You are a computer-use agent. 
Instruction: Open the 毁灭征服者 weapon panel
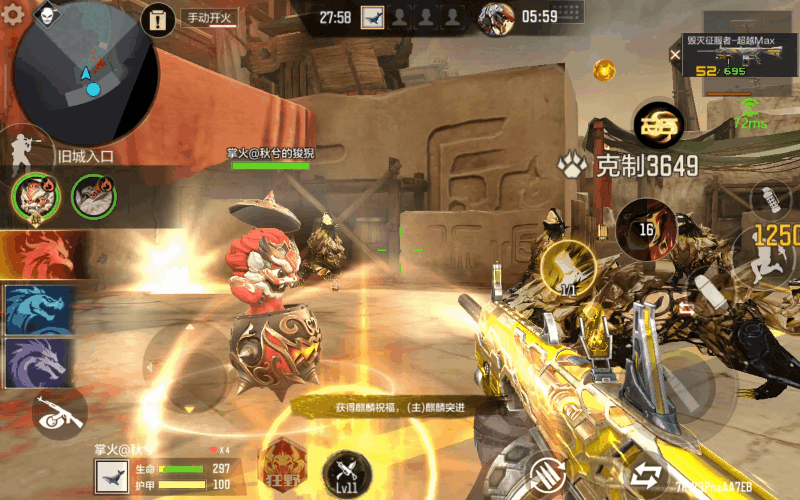741,54
